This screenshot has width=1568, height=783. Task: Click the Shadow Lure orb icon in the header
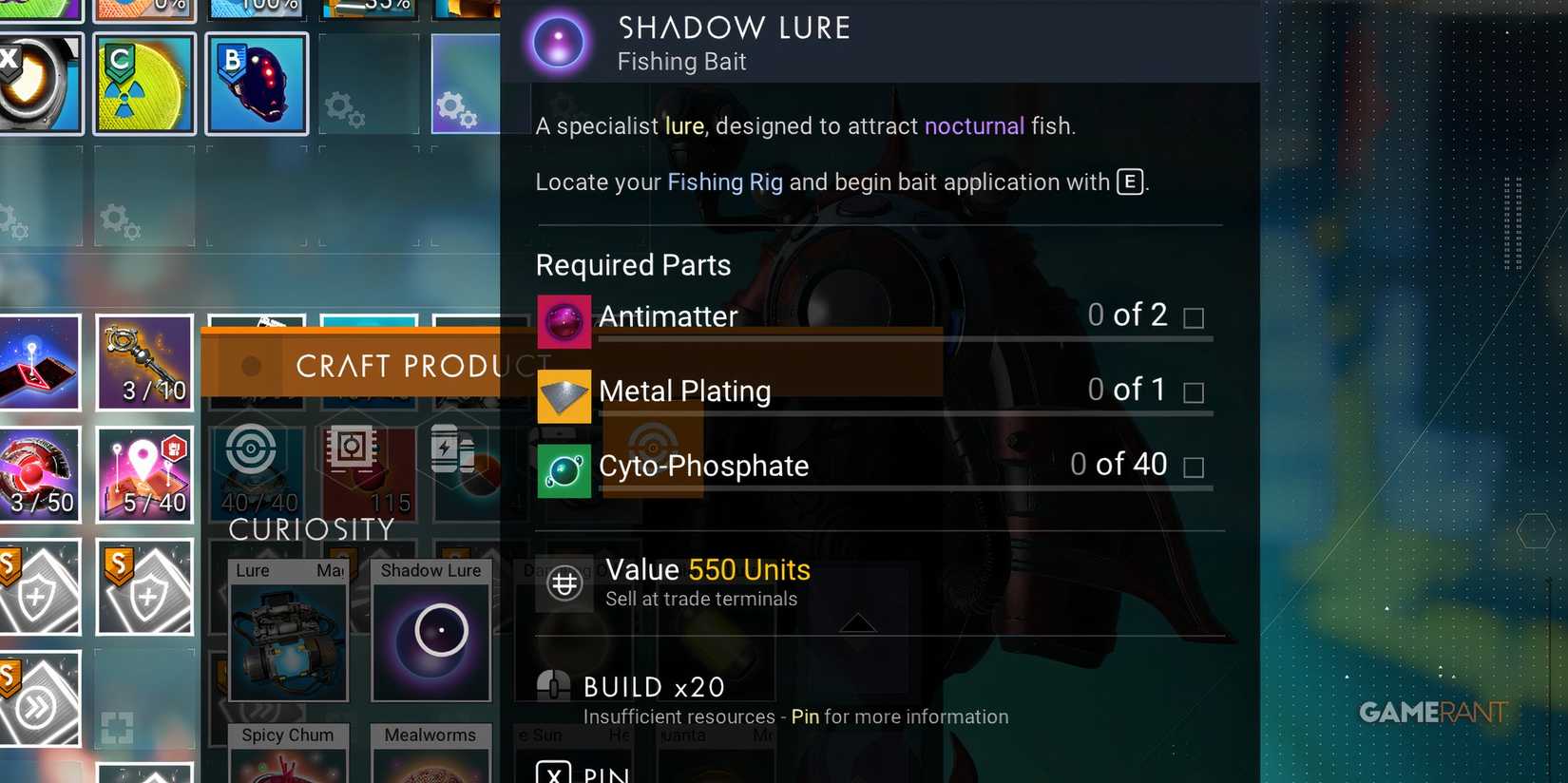click(559, 42)
